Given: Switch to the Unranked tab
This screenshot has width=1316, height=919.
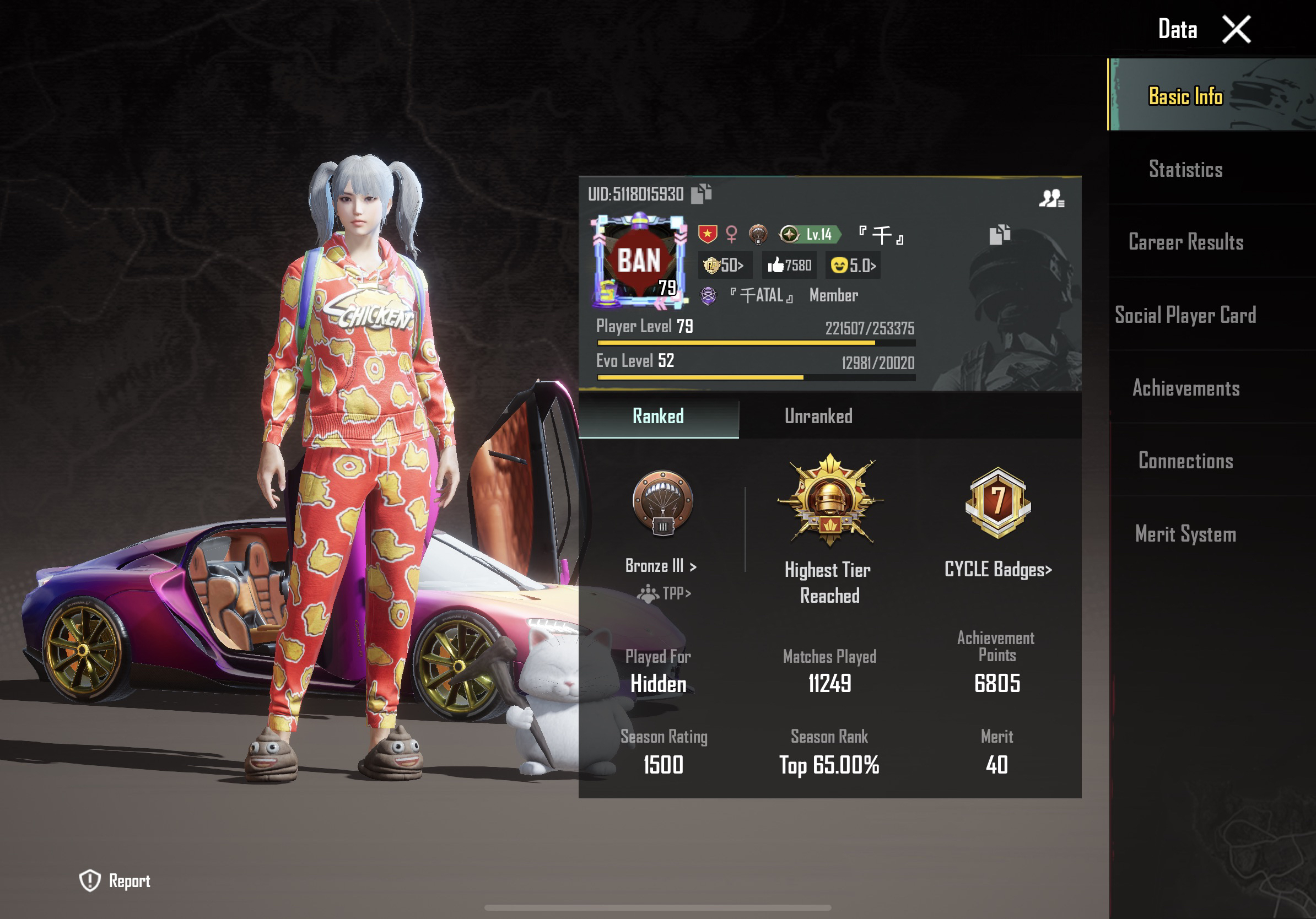Looking at the screenshot, I should (818, 417).
